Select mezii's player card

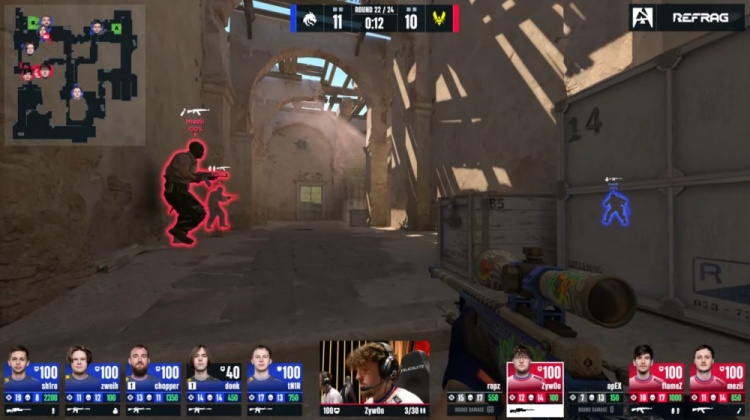click(716, 382)
